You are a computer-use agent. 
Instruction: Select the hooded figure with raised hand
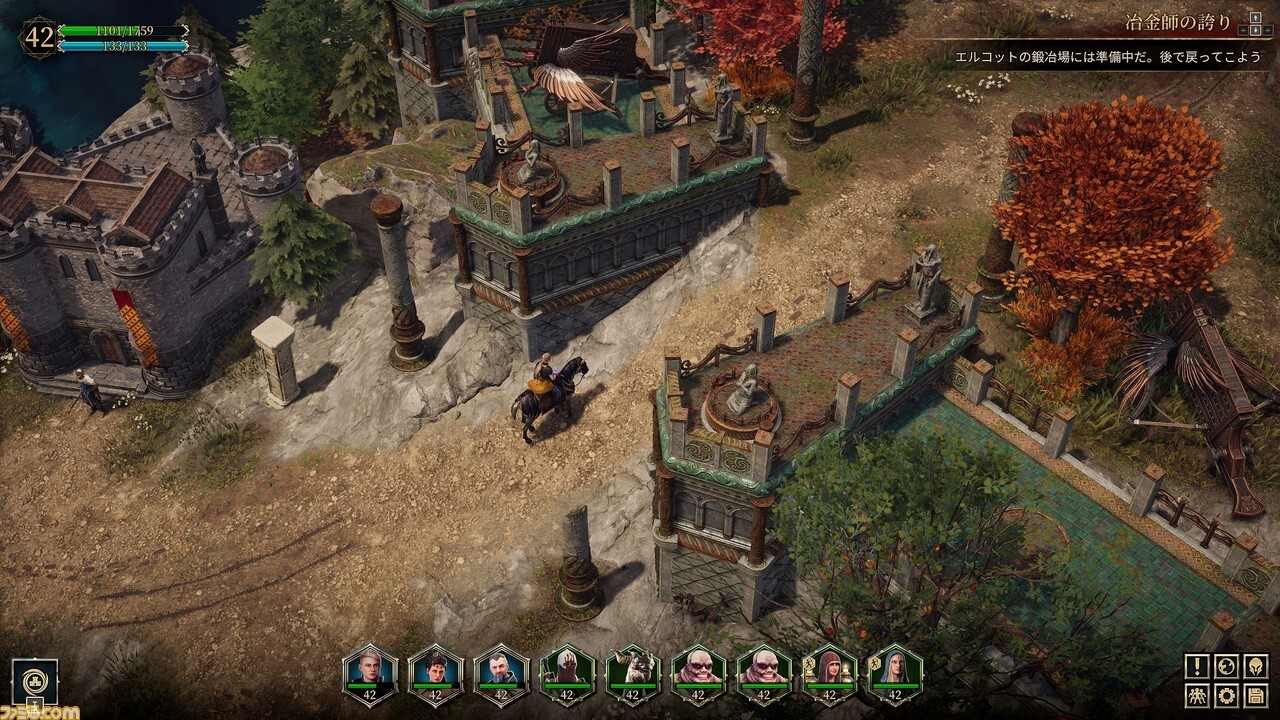(x=568, y=672)
